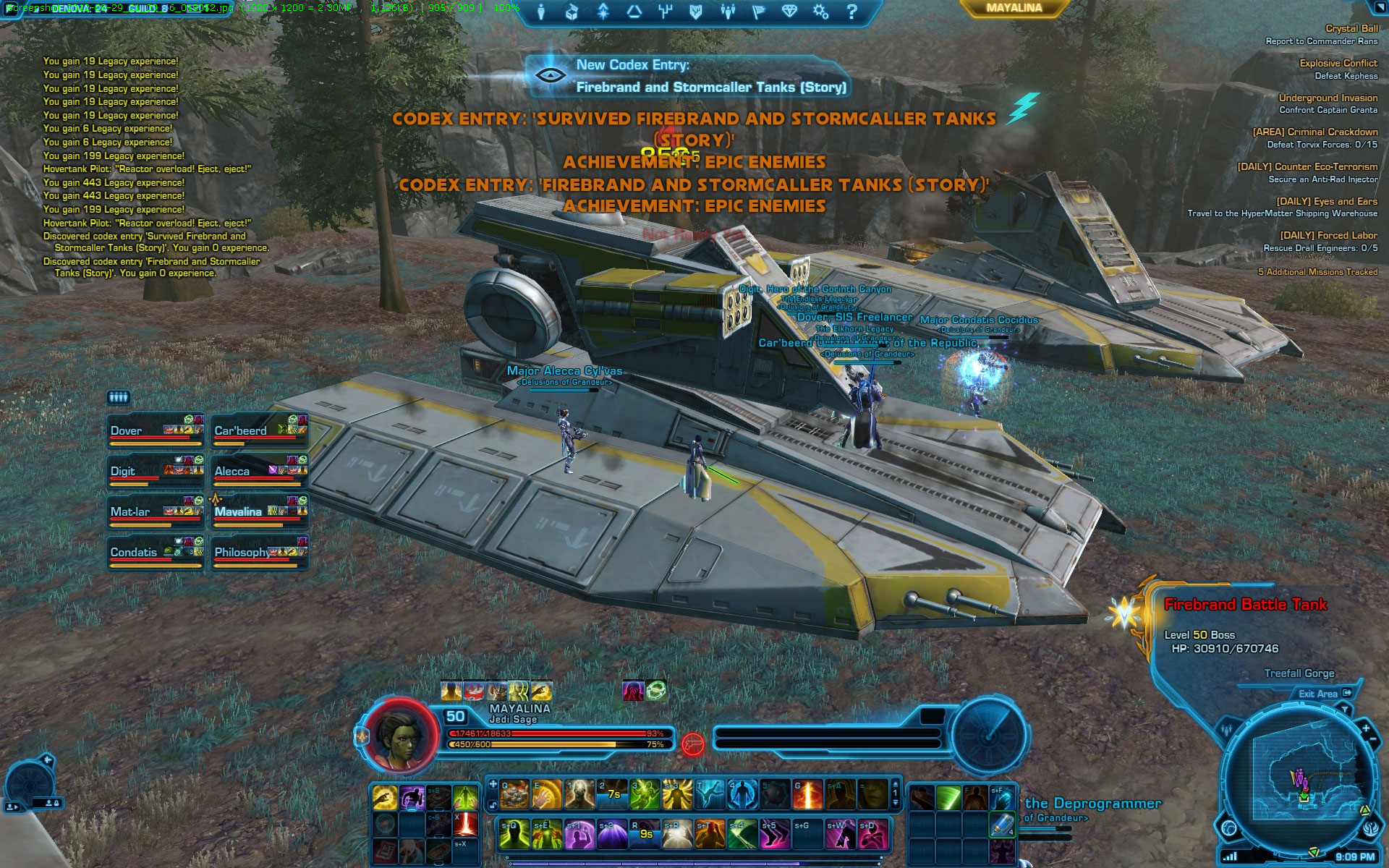Activate the pink runner ability on s+5
Image resolution: width=1389 pixels, height=868 pixels.
[x=774, y=834]
